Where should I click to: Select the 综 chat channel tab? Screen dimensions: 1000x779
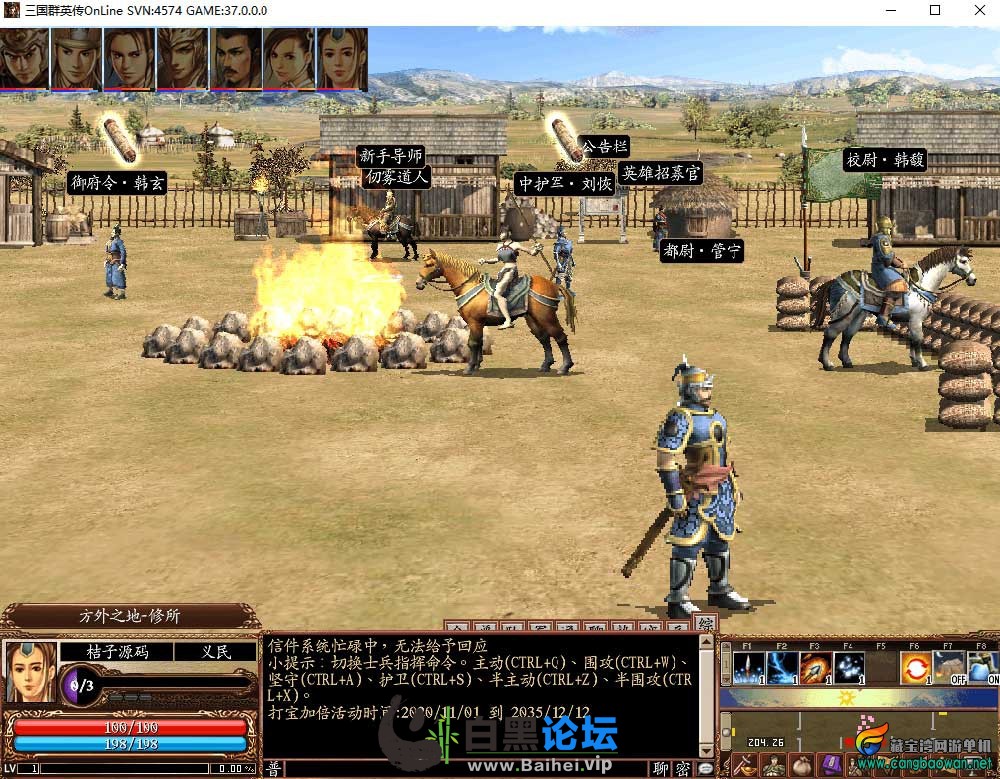click(705, 624)
